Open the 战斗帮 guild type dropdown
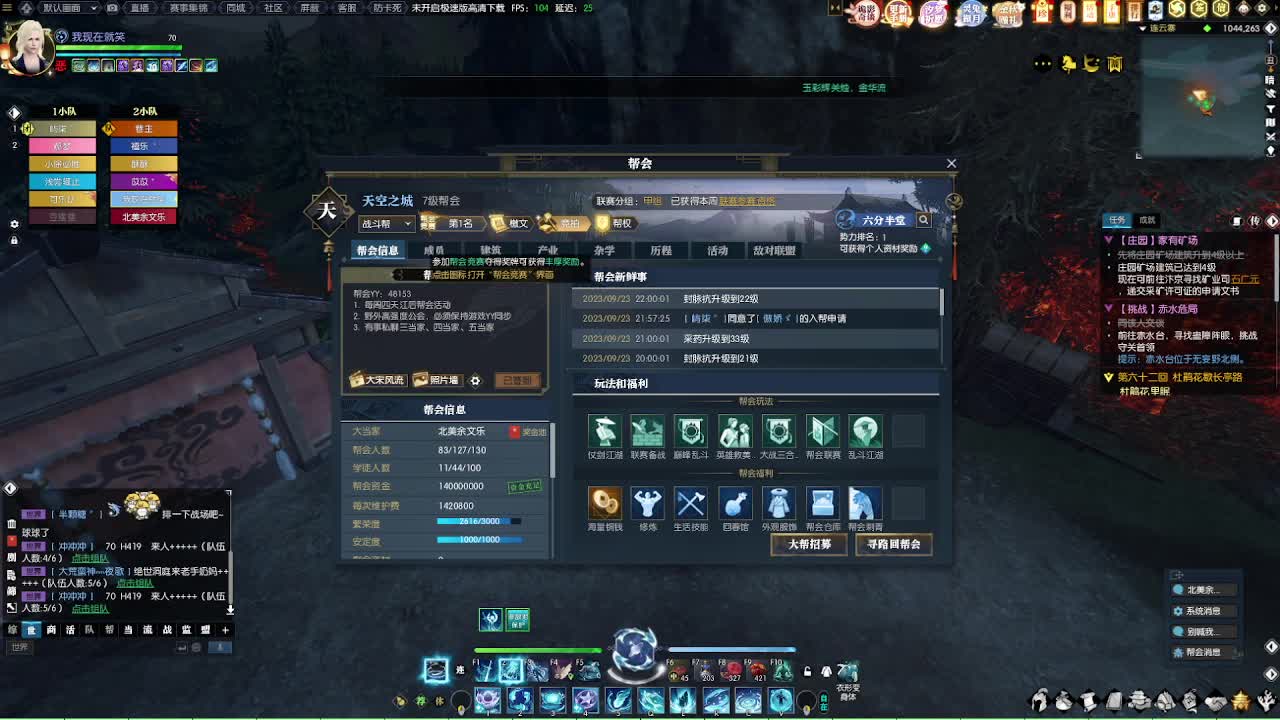Image resolution: width=1280 pixels, height=720 pixels. pyautogui.click(x=386, y=223)
